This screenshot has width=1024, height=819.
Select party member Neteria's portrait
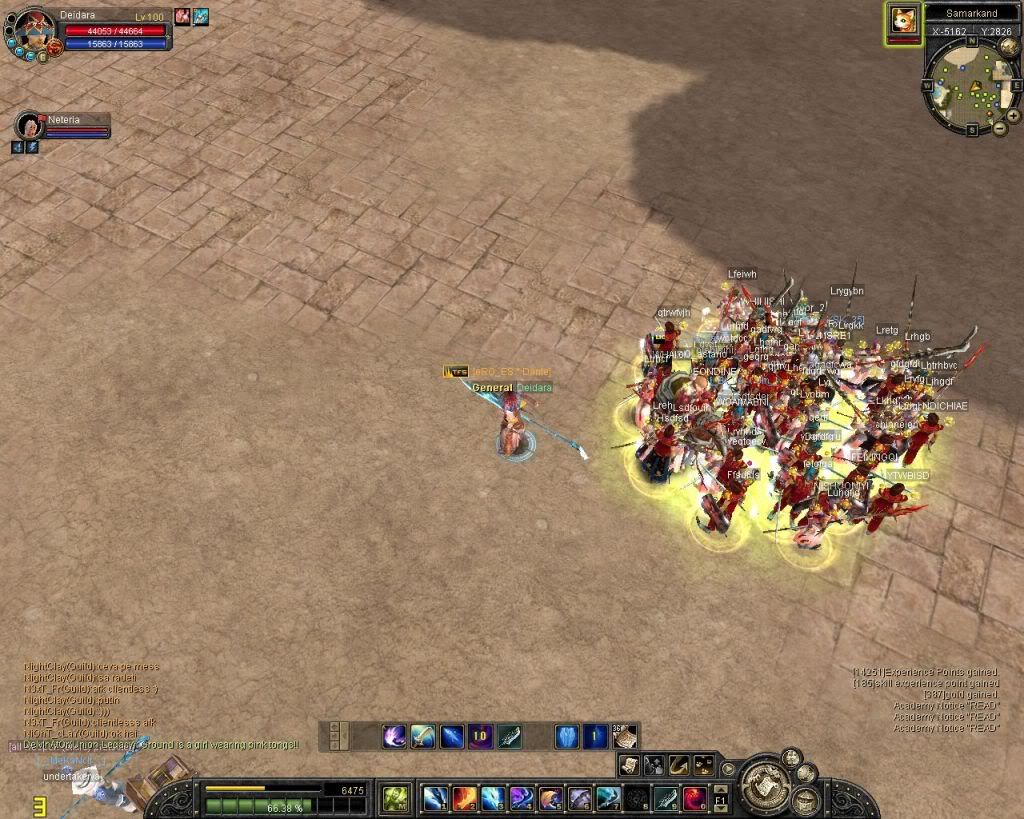pos(29,125)
